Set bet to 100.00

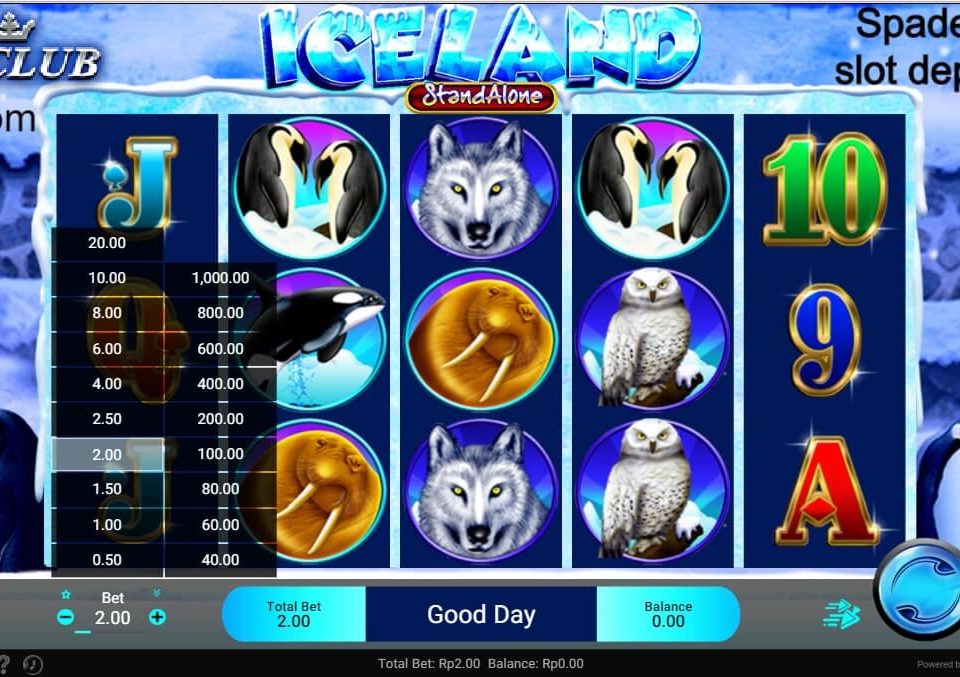pyautogui.click(x=220, y=454)
